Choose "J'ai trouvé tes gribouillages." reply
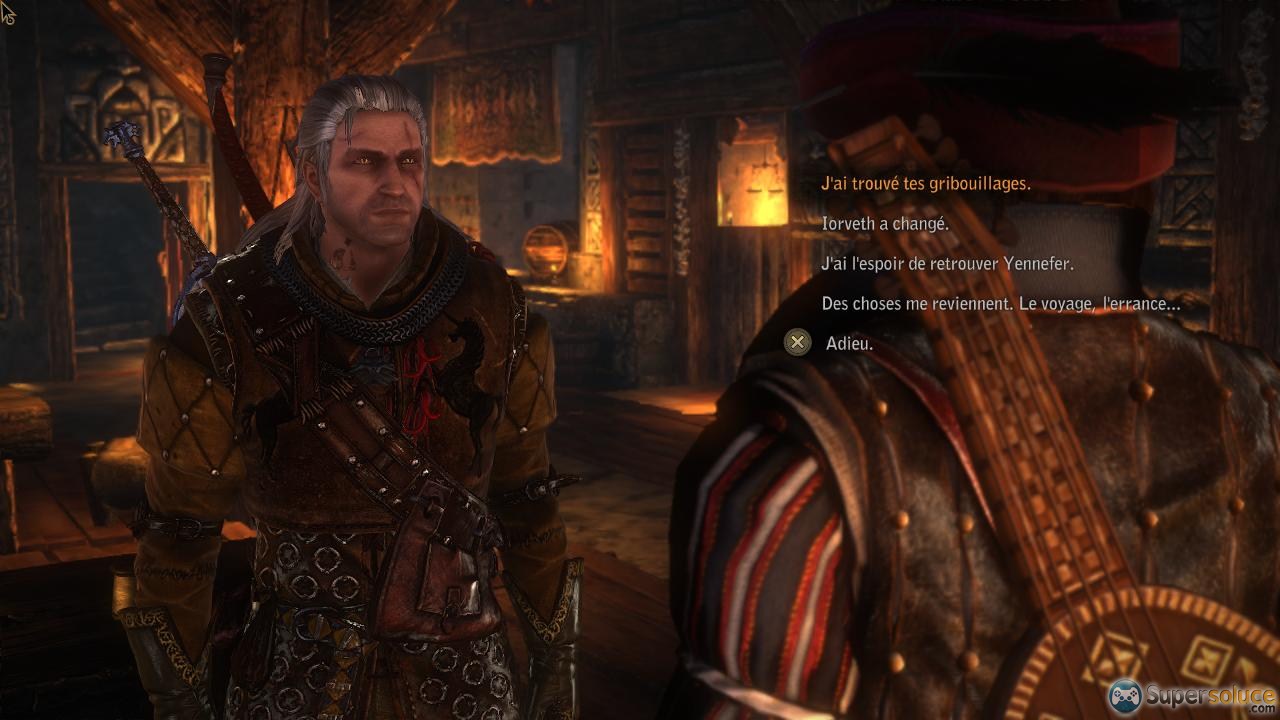The height and width of the screenshot is (720, 1280). pos(925,184)
